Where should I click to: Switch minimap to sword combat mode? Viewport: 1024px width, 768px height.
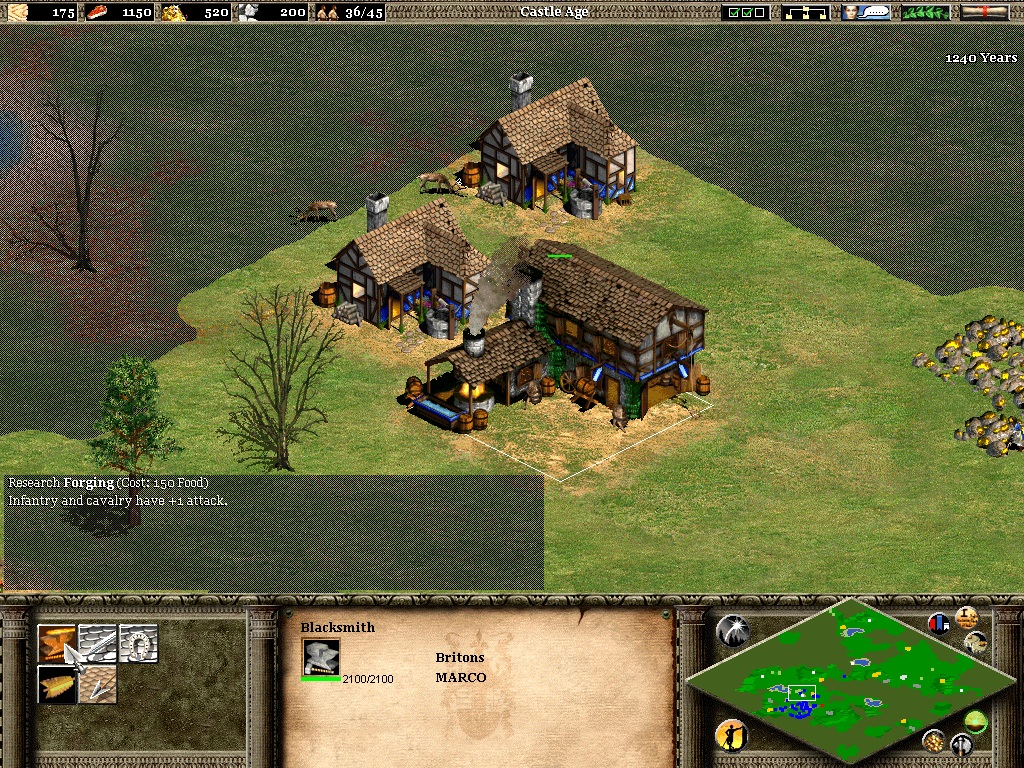[x=962, y=744]
